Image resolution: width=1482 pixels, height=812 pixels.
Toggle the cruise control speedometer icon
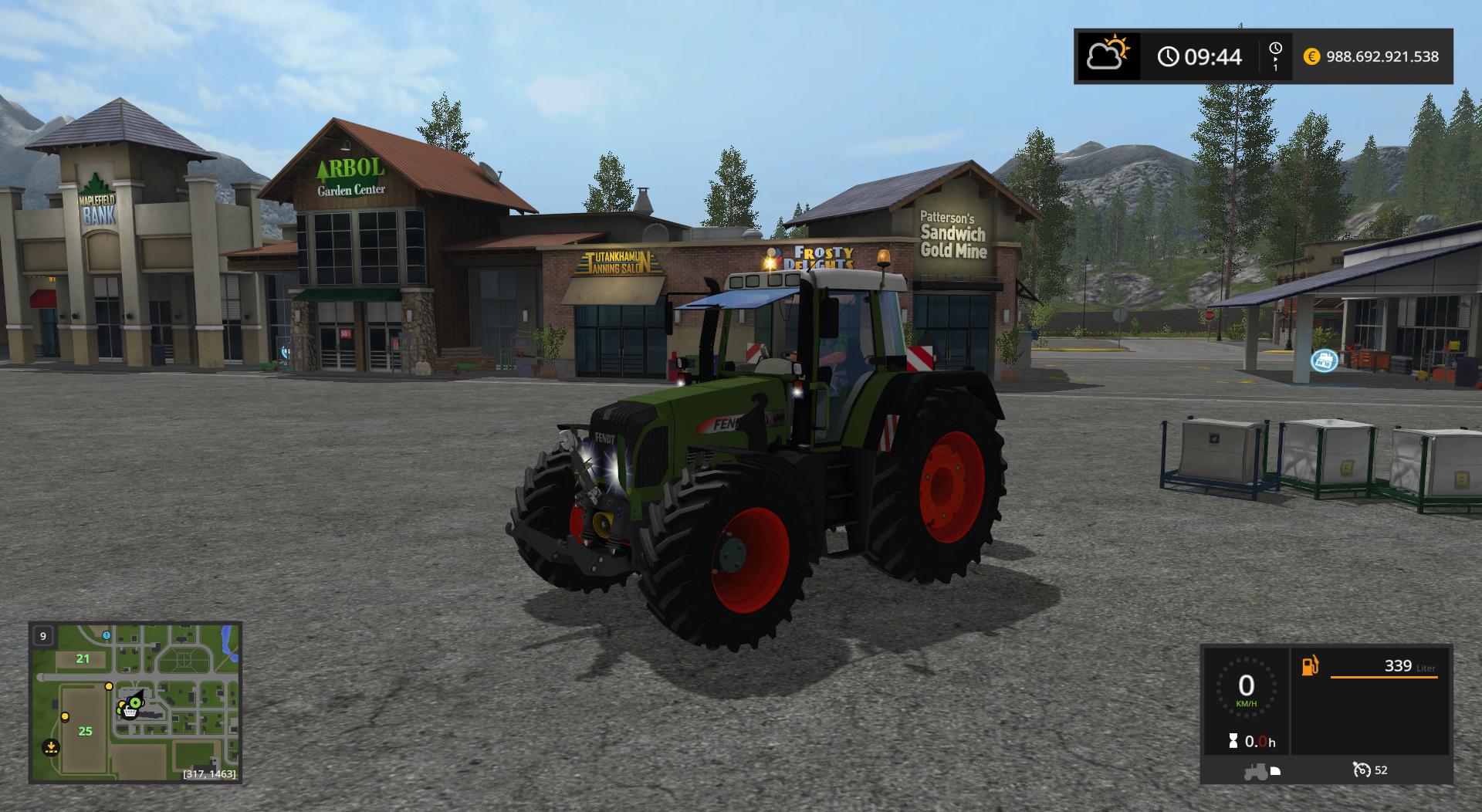tap(1362, 770)
